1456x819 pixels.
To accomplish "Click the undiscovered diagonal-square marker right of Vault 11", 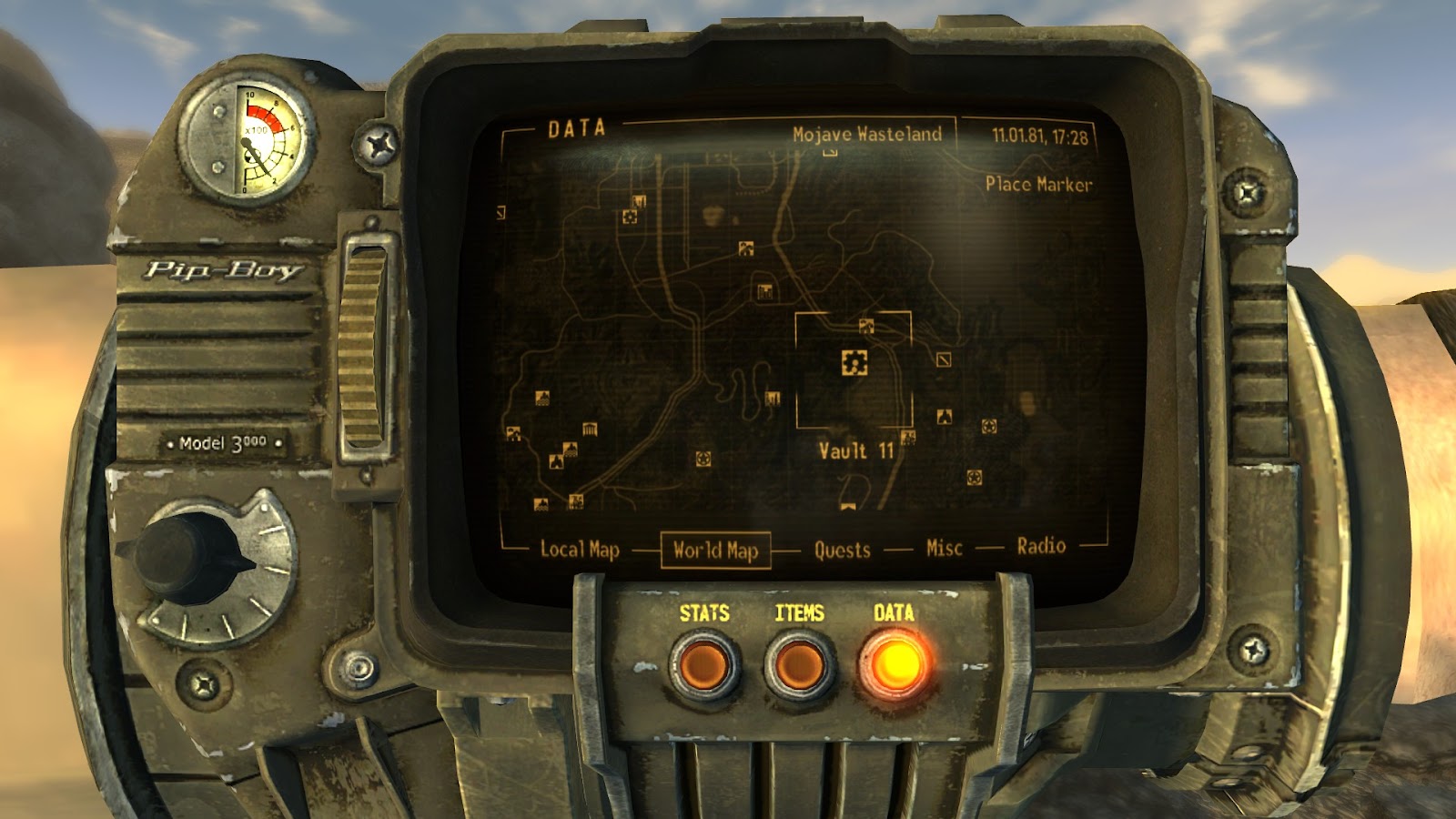I will click(944, 360).
